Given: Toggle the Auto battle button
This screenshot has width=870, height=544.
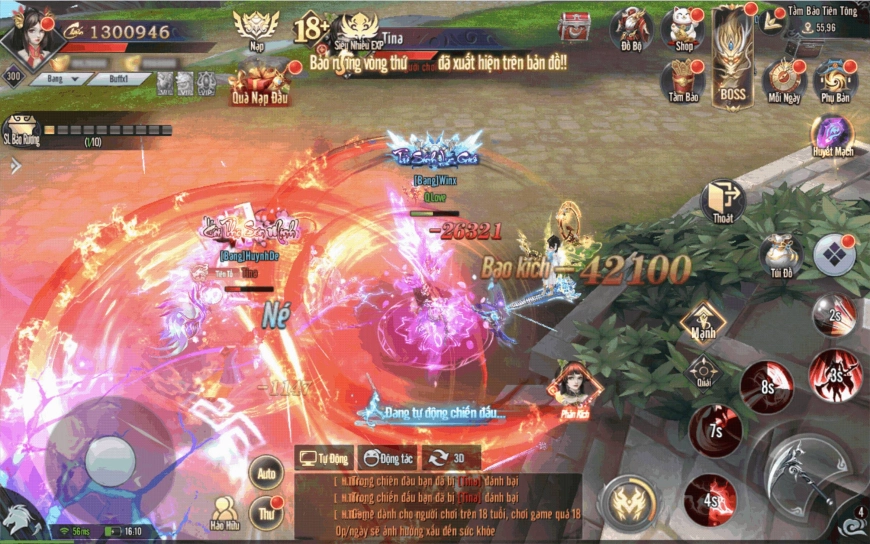Looking at the screenshot, I should (265, 471).
